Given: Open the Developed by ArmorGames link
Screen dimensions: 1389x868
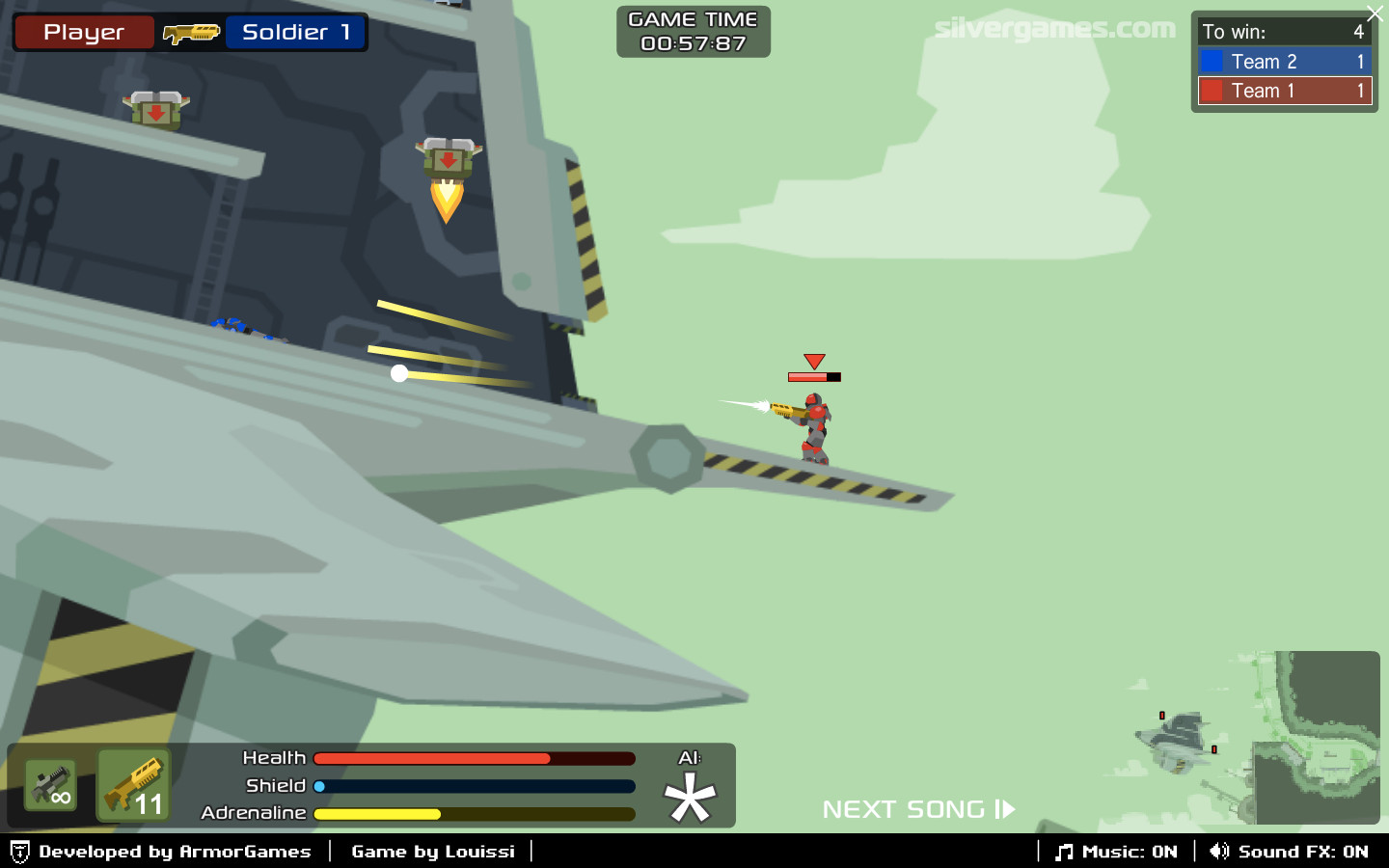Looking at the screenshot, I should [174, 852].
